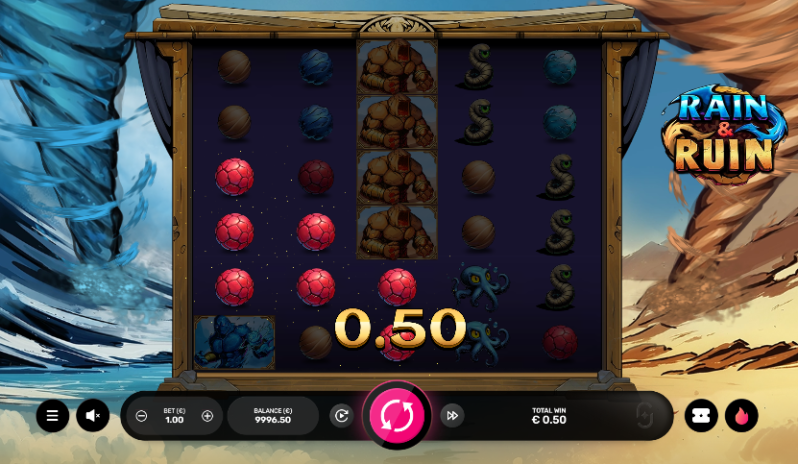This screenshot has height=464, width=798.
Task: Spin the reels with the pink button
Action: tap(397, 416)
